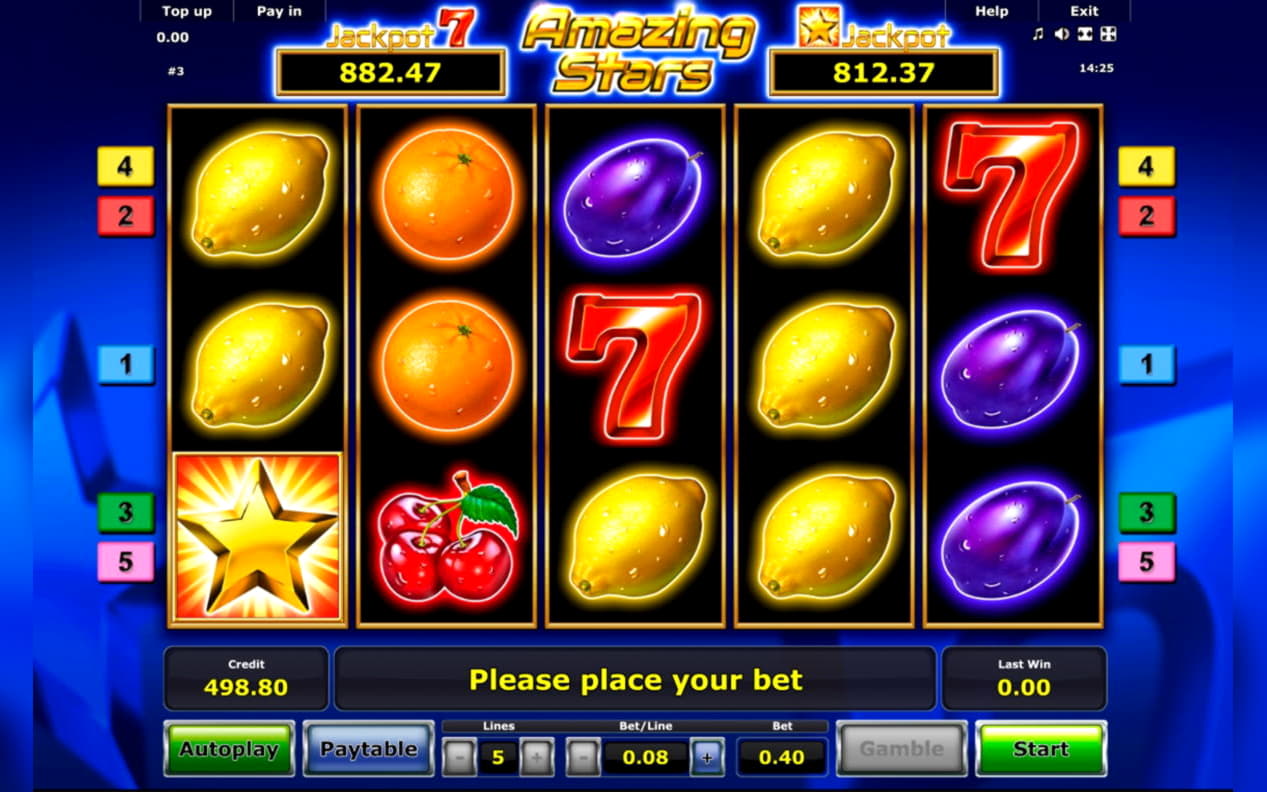Choose Pay in from the top bar
Screen dimensions: 1267x792
pos(279,11)
